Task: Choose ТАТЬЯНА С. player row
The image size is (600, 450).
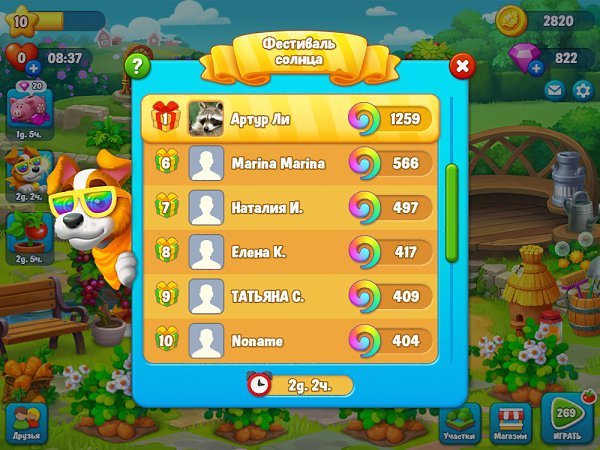Action: [290, 297]
